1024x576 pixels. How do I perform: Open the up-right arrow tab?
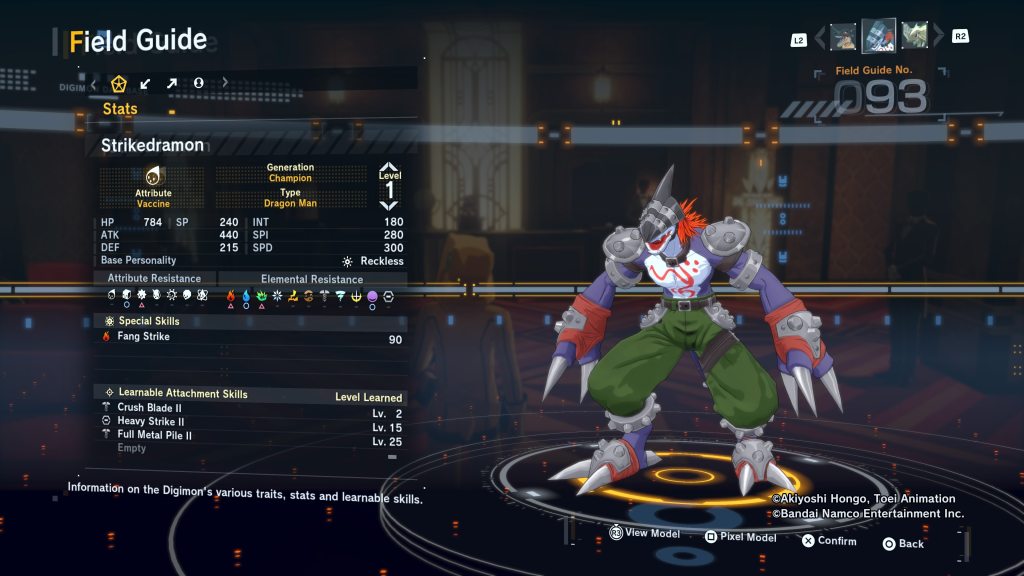[171, 83]
